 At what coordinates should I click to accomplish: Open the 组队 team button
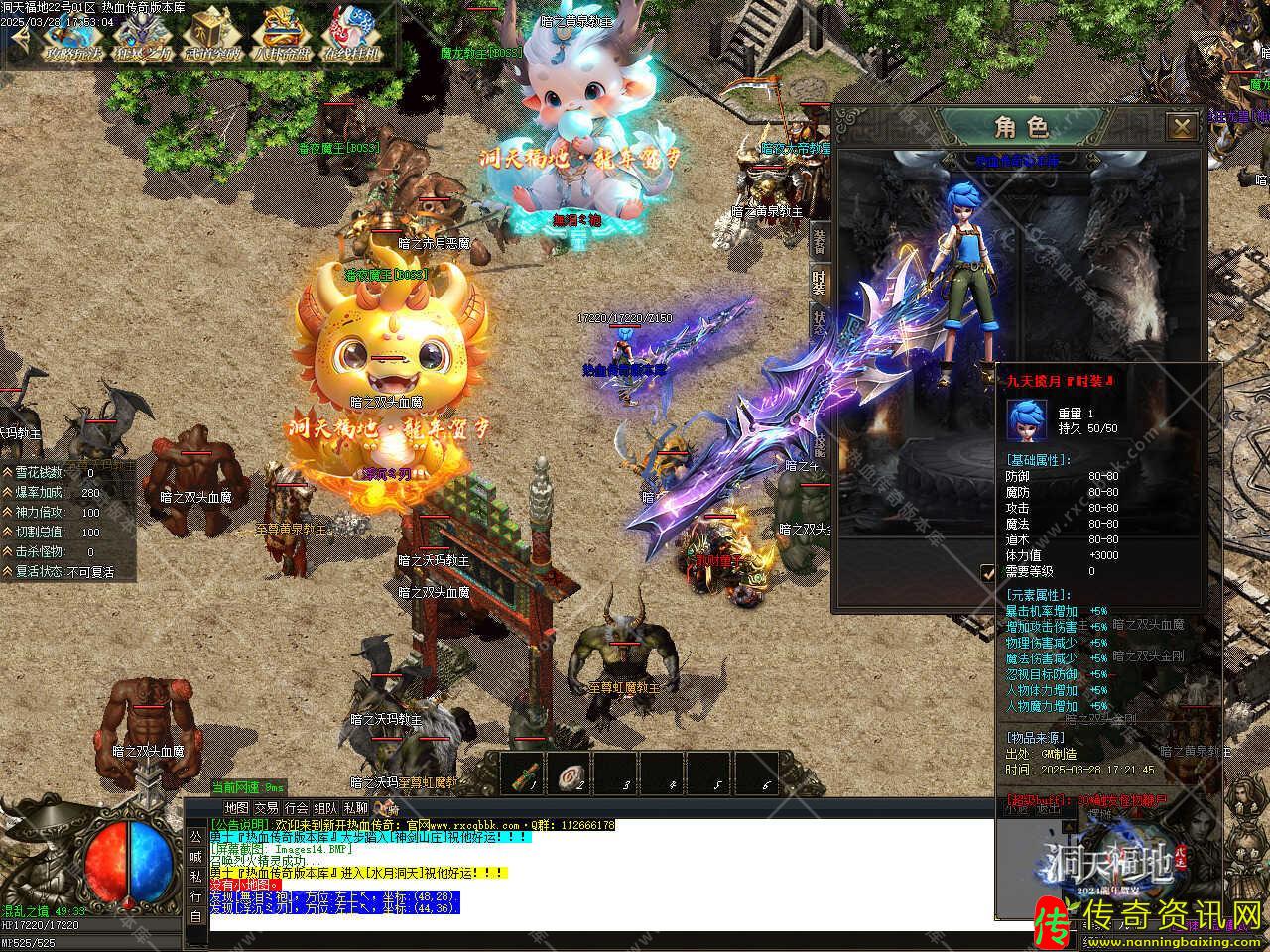pos(325,808)
